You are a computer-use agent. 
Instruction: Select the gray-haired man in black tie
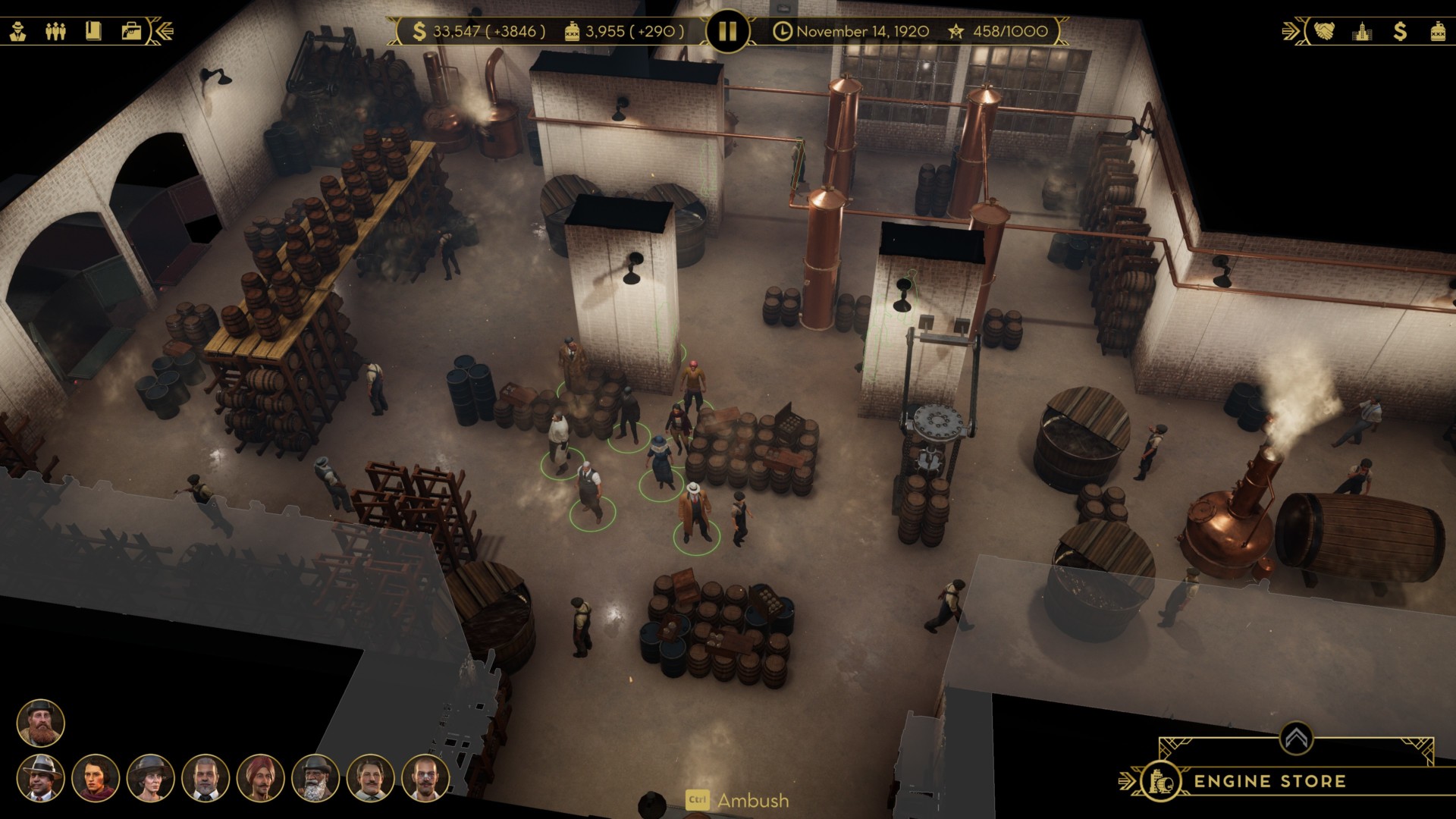pos(206,777)
